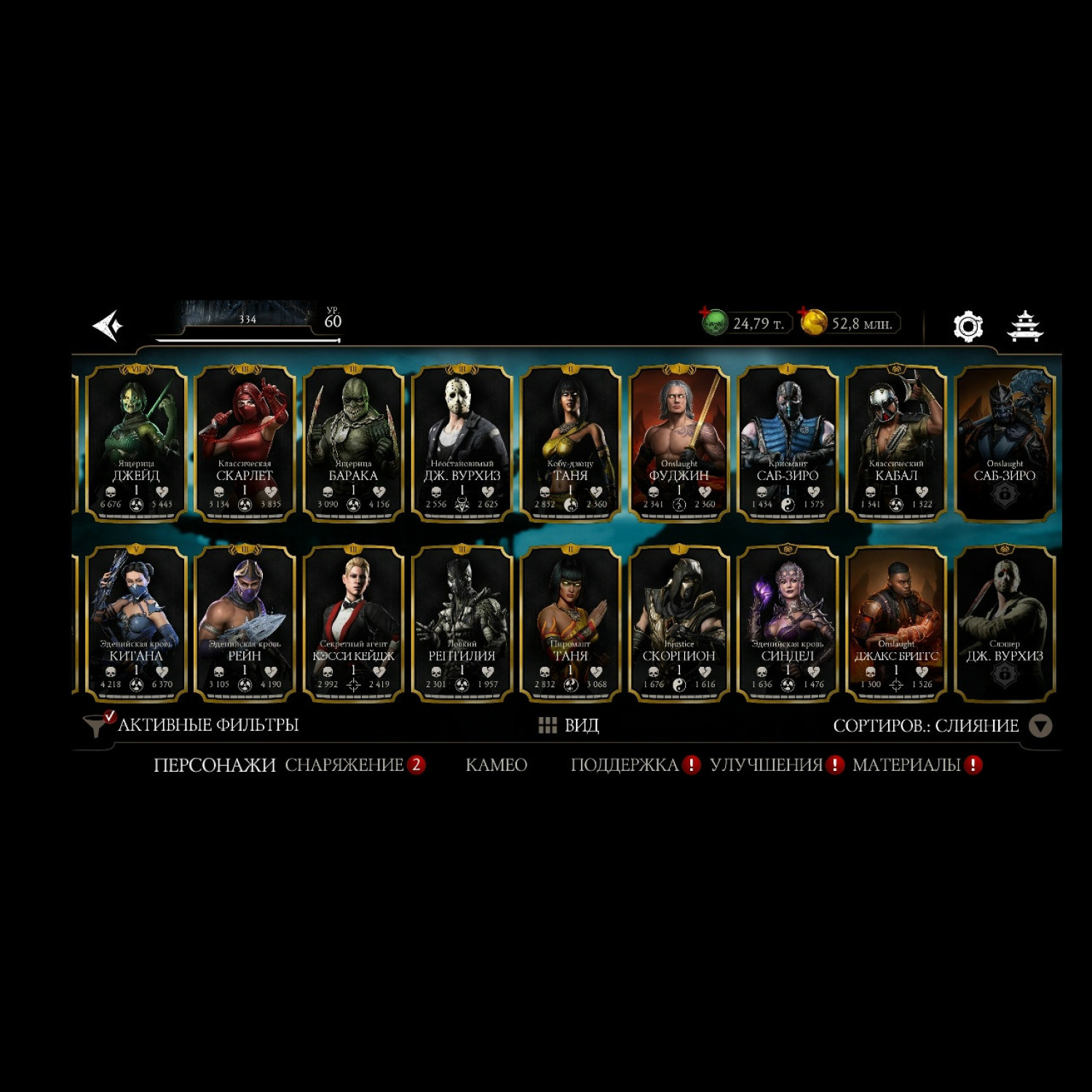Choose the Kitana character card

tap(136, 623)
